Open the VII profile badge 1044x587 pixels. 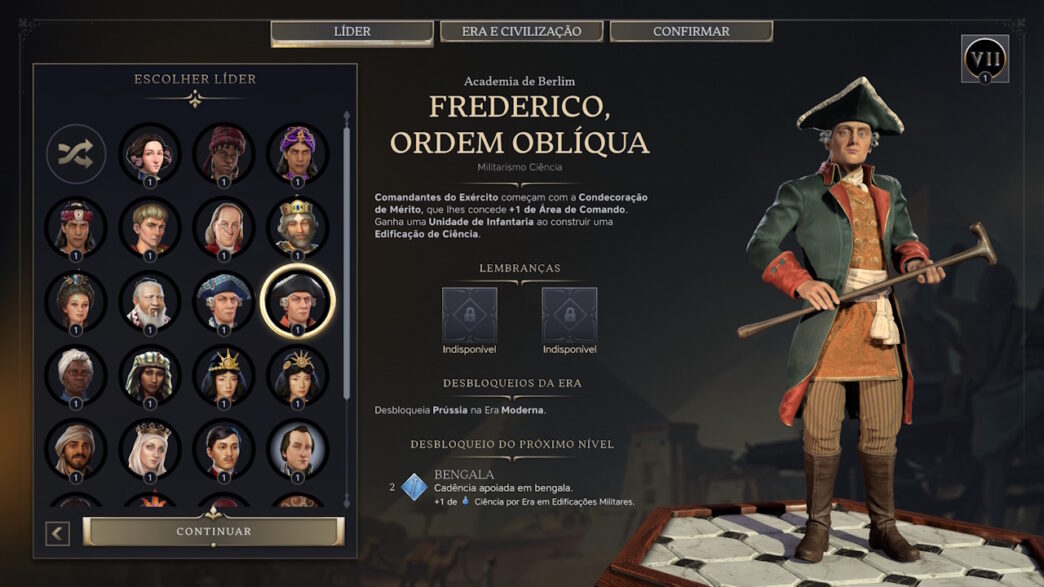pos(984,58)
